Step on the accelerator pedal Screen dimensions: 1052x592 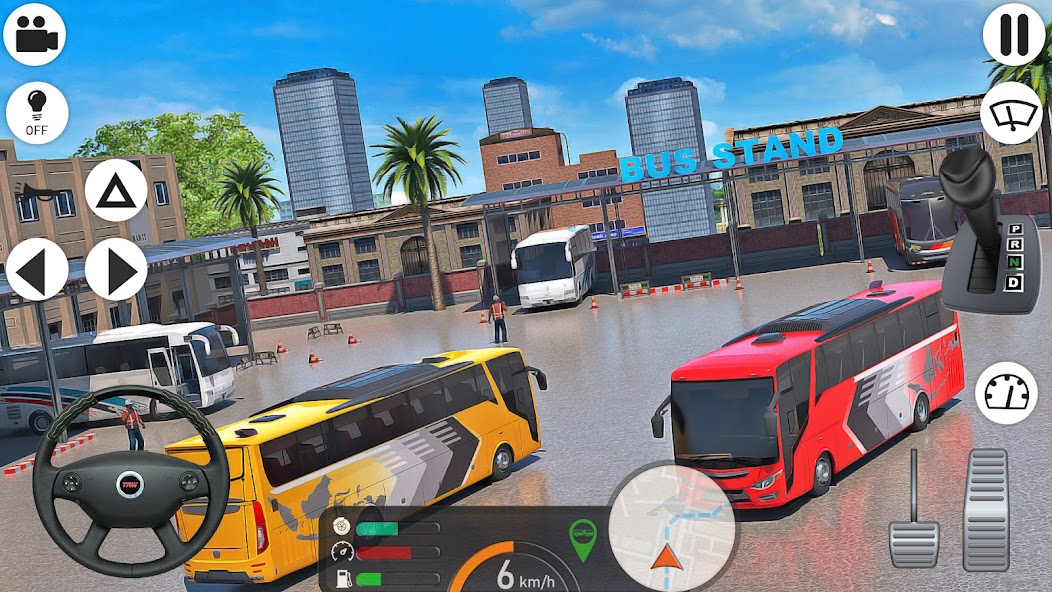pos(985,510)
